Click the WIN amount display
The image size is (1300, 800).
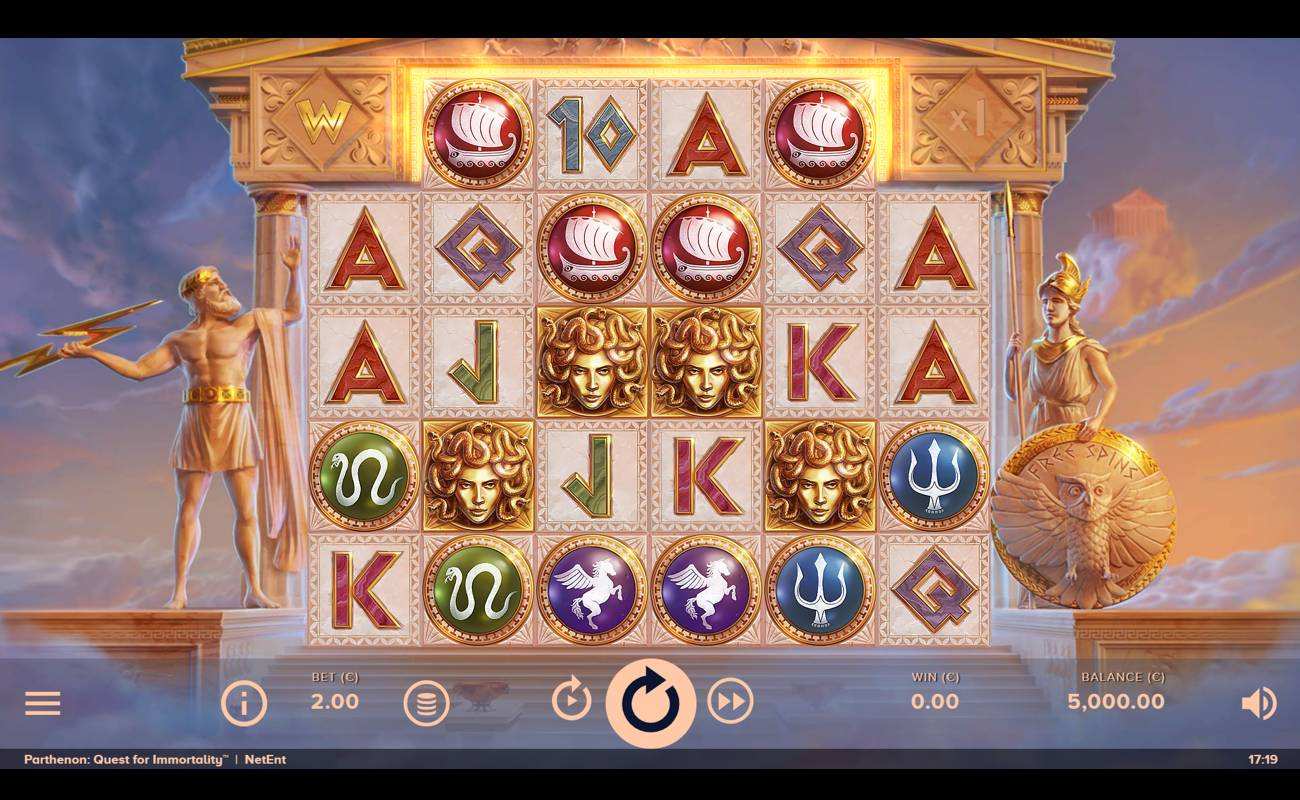(x=934, y=701)
